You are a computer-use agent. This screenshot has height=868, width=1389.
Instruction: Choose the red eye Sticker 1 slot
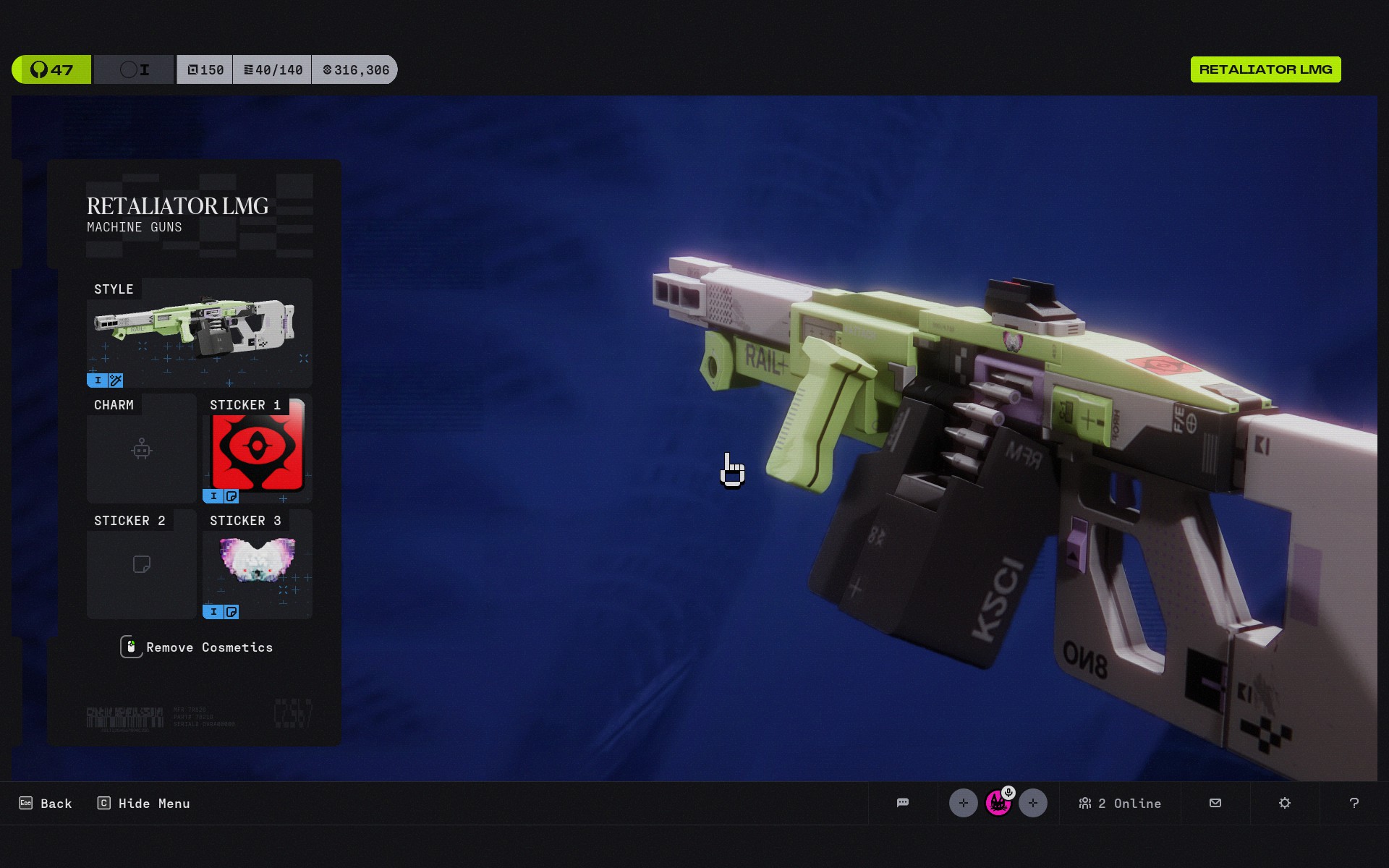258,449
